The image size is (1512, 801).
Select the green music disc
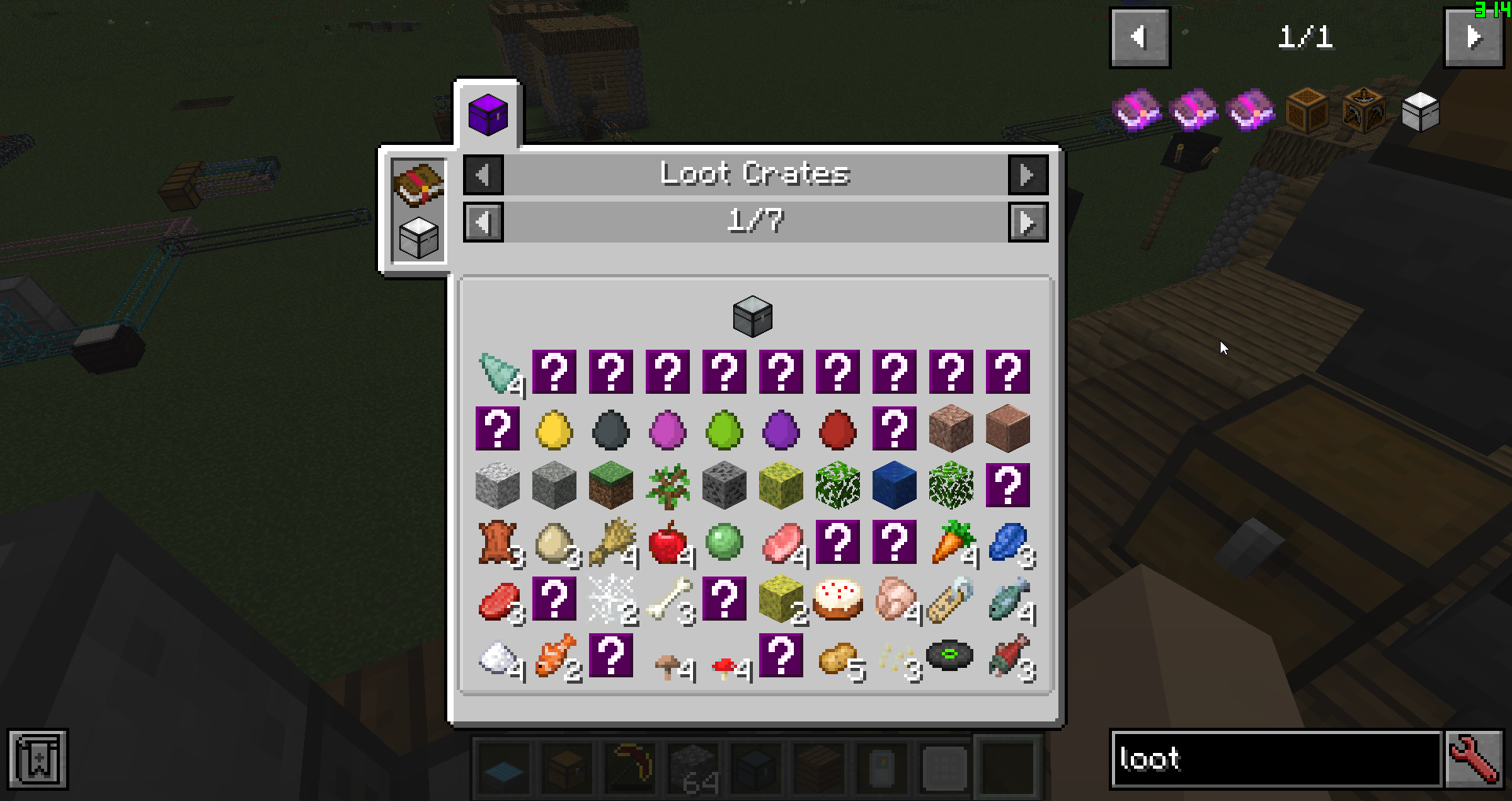point(951,655)
